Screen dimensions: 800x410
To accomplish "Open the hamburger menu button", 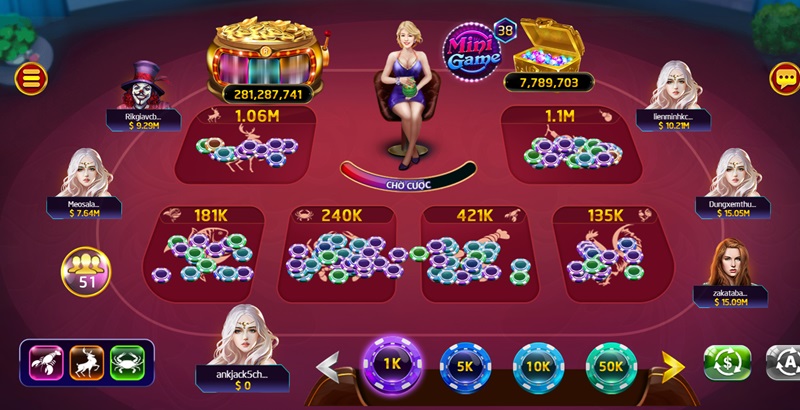I will point(32,77).
